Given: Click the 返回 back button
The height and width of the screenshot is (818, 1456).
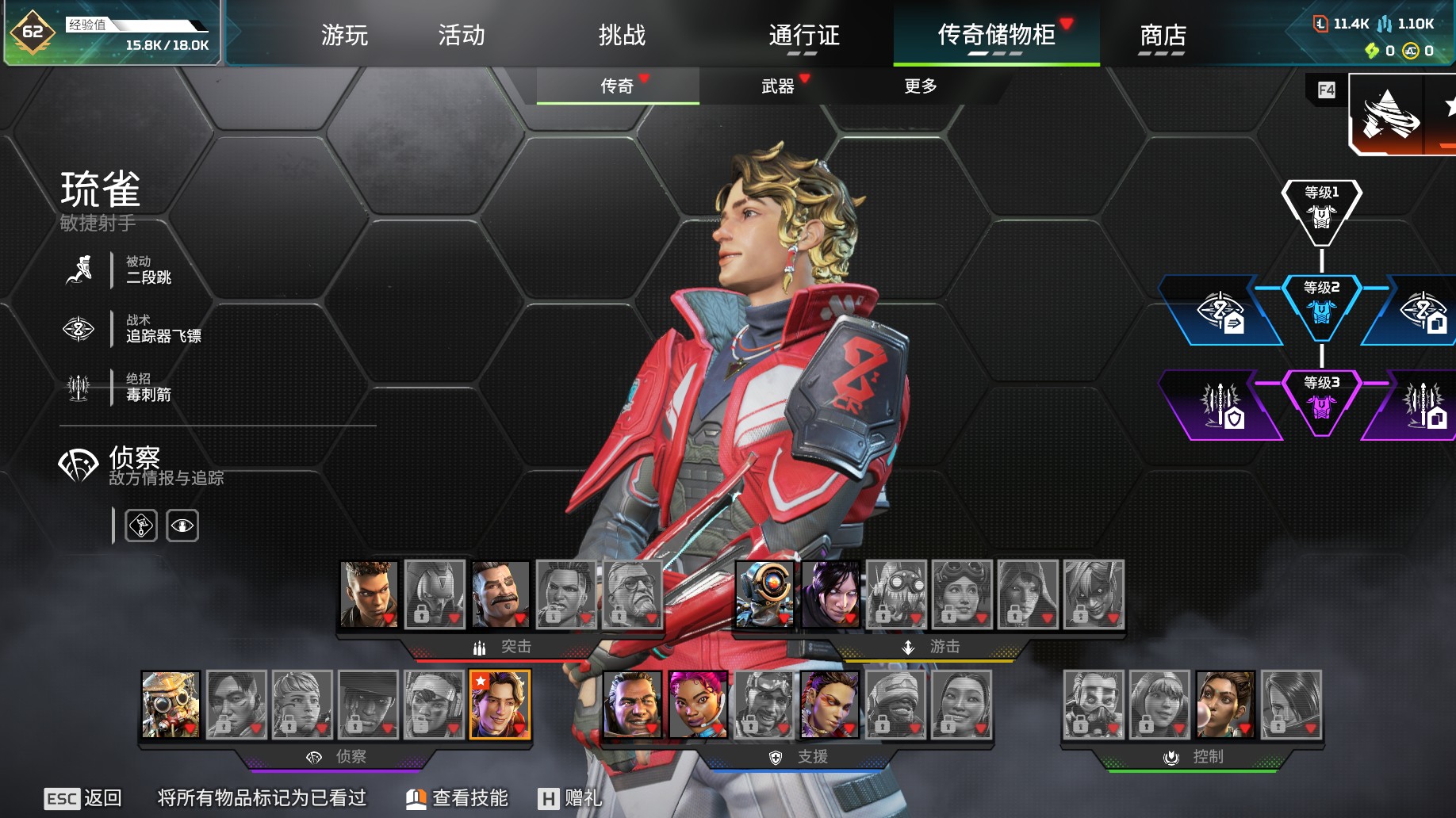Looking at the screenshot, I should tap(83, 798).
